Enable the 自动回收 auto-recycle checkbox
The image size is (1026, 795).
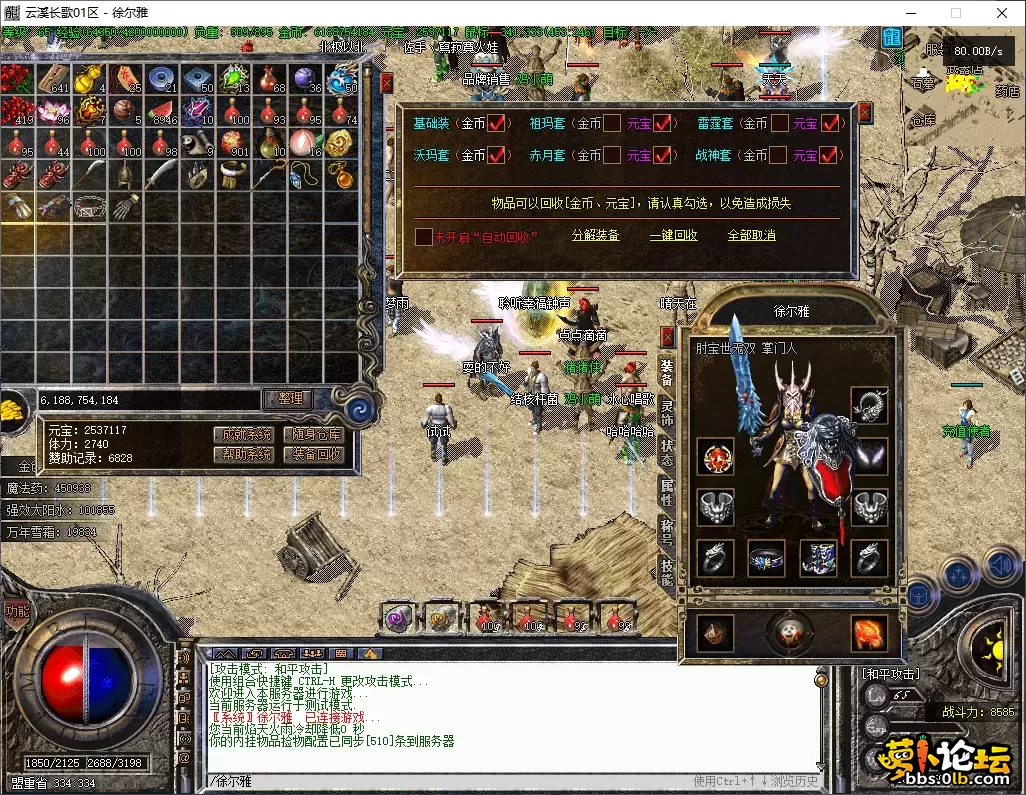[424, 237]
